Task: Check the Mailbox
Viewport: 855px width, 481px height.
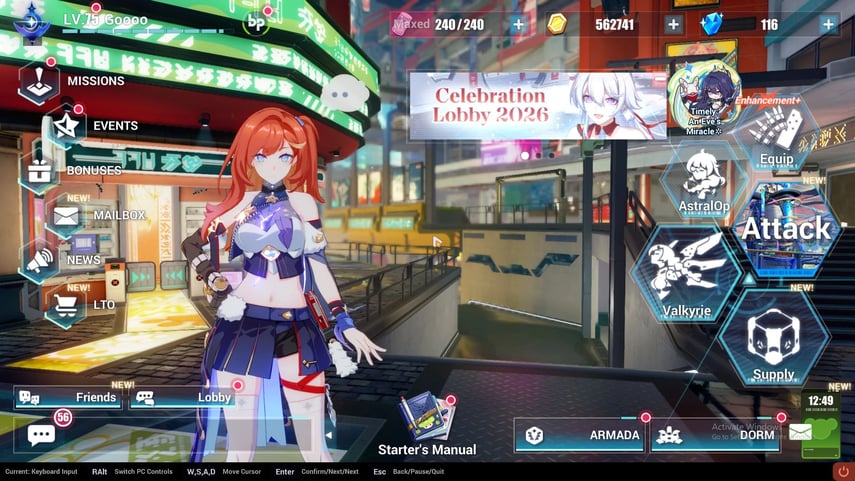Action: pyautogui.click(x=66, y=215)
